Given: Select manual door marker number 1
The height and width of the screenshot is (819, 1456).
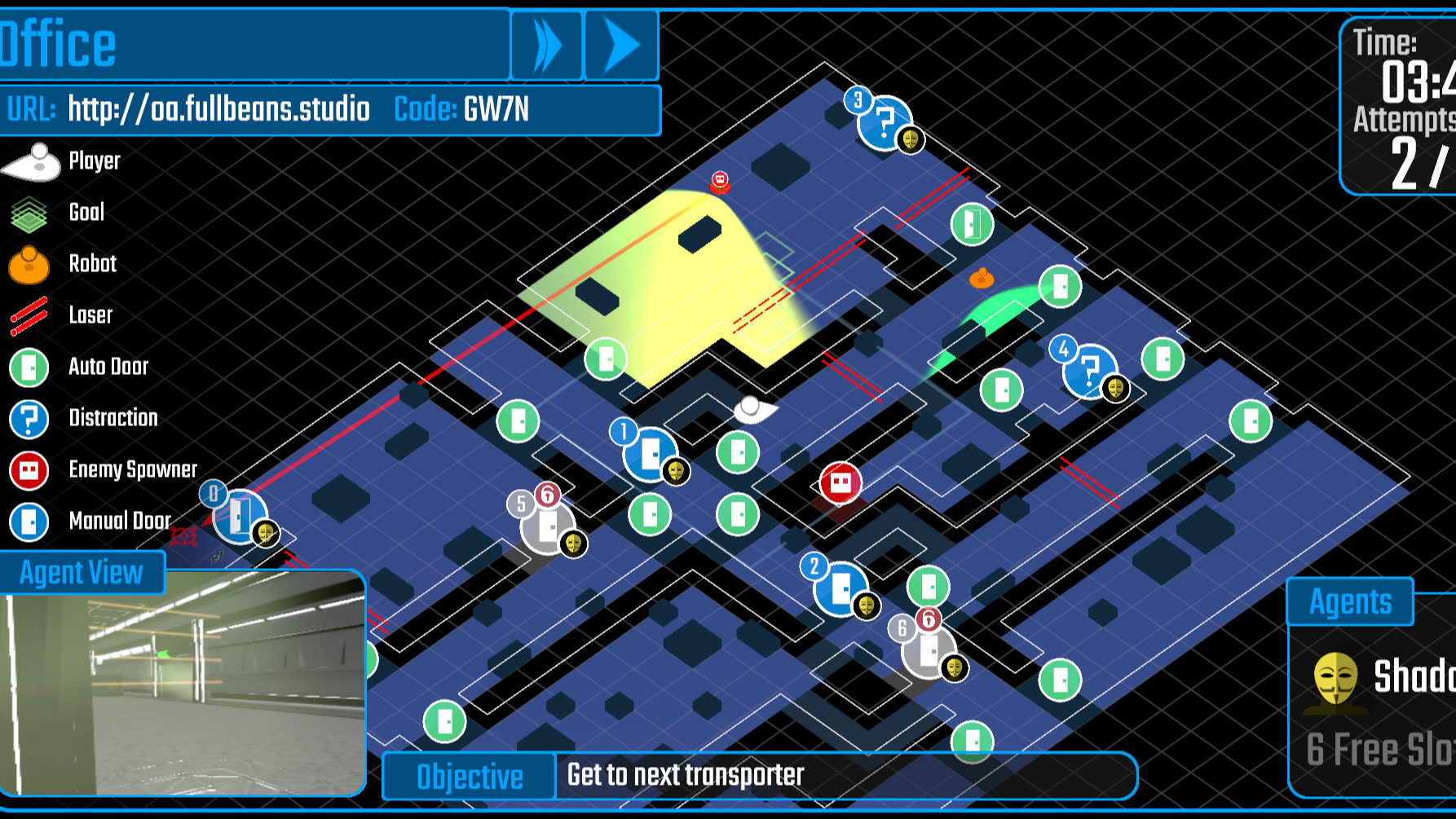Looking at the screenshot, I should 650,453.
